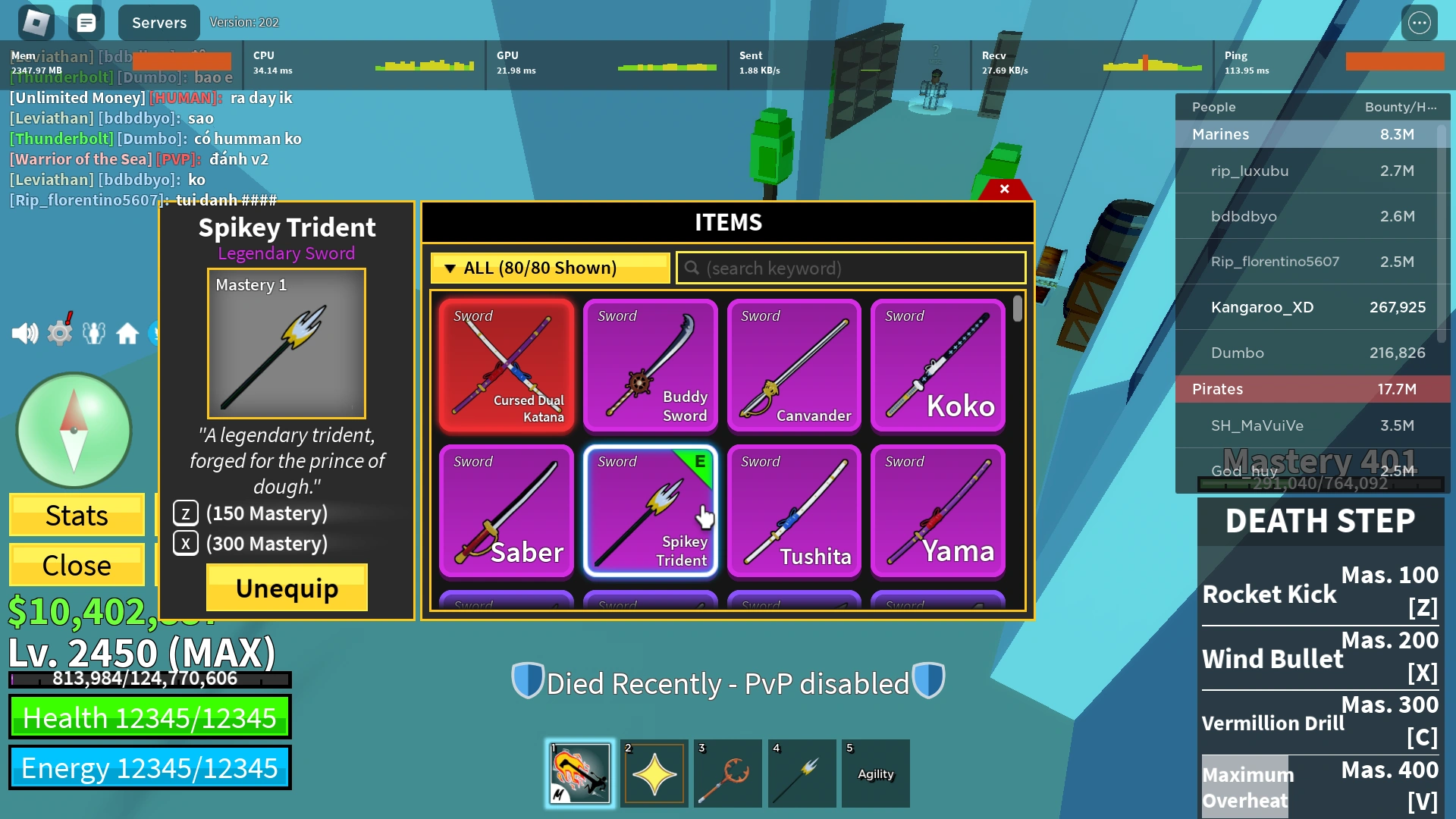Click the Close button below Stats

(76, 565)
